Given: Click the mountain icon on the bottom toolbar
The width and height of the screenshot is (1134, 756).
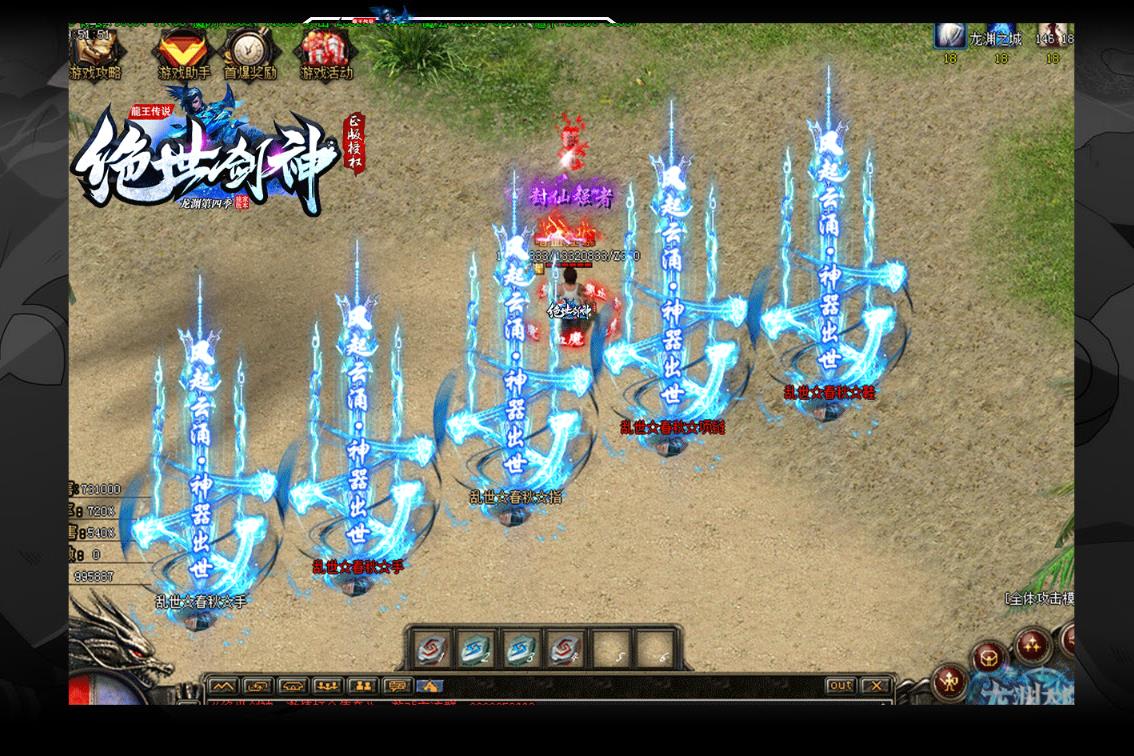Looking at the screenshot, I should click(x=223, y=686).
